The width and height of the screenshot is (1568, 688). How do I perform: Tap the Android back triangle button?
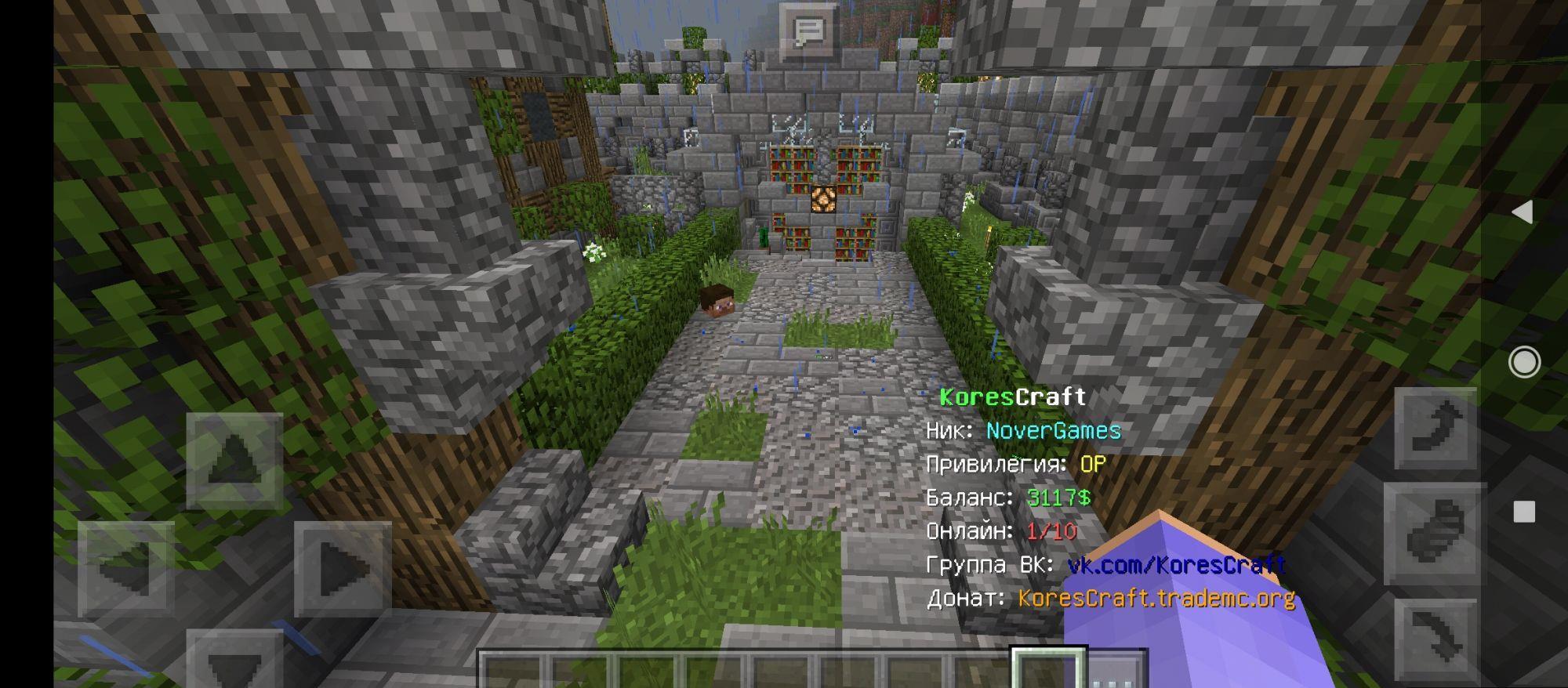1523,212
